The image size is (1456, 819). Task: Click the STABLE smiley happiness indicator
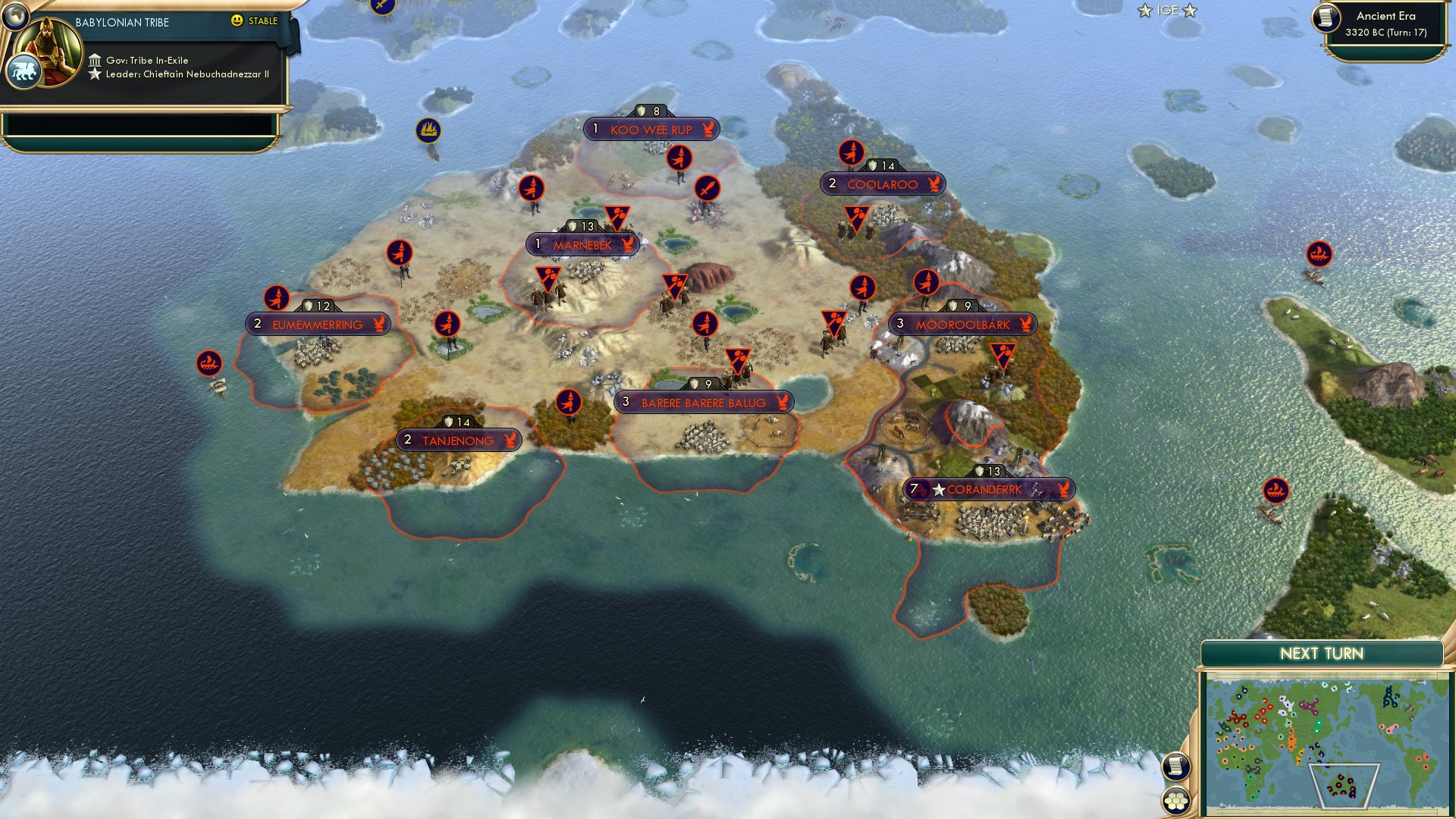(239, 22)
